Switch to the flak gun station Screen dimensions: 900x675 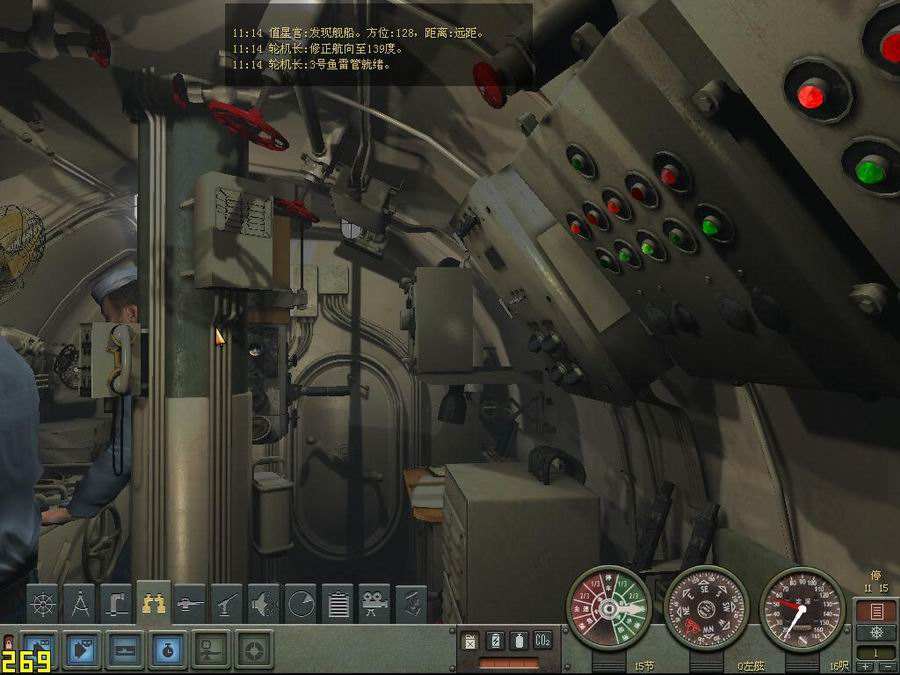tap(227, 604)
